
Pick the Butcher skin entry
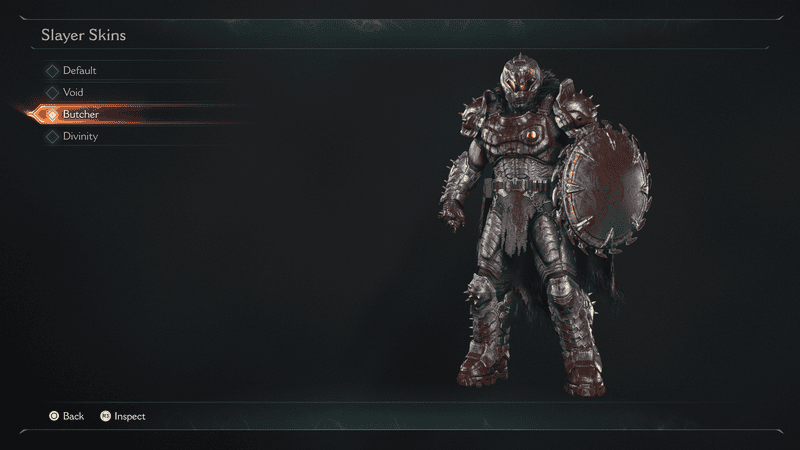click(80, 115)
